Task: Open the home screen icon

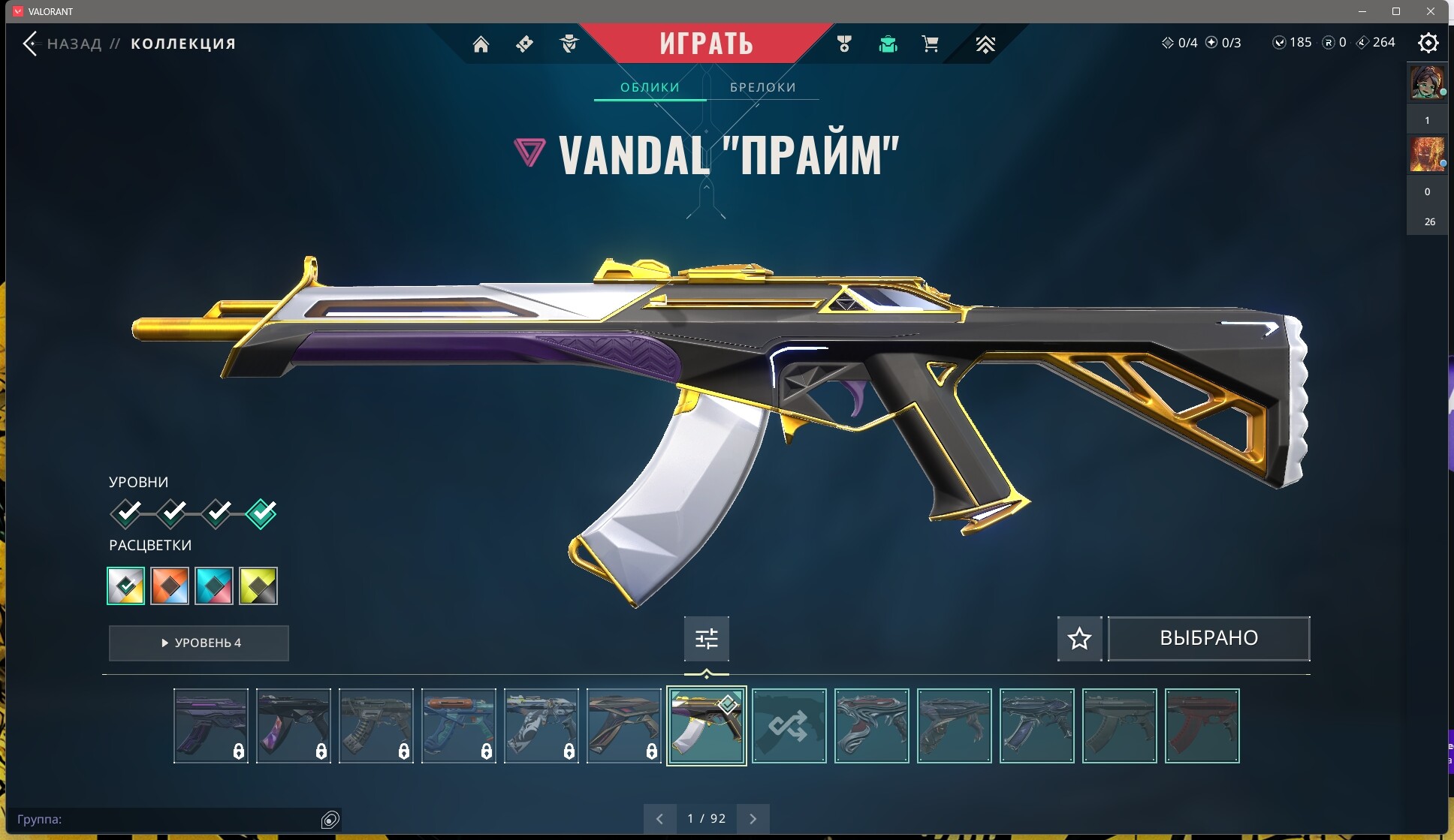Action: point(481,44)
